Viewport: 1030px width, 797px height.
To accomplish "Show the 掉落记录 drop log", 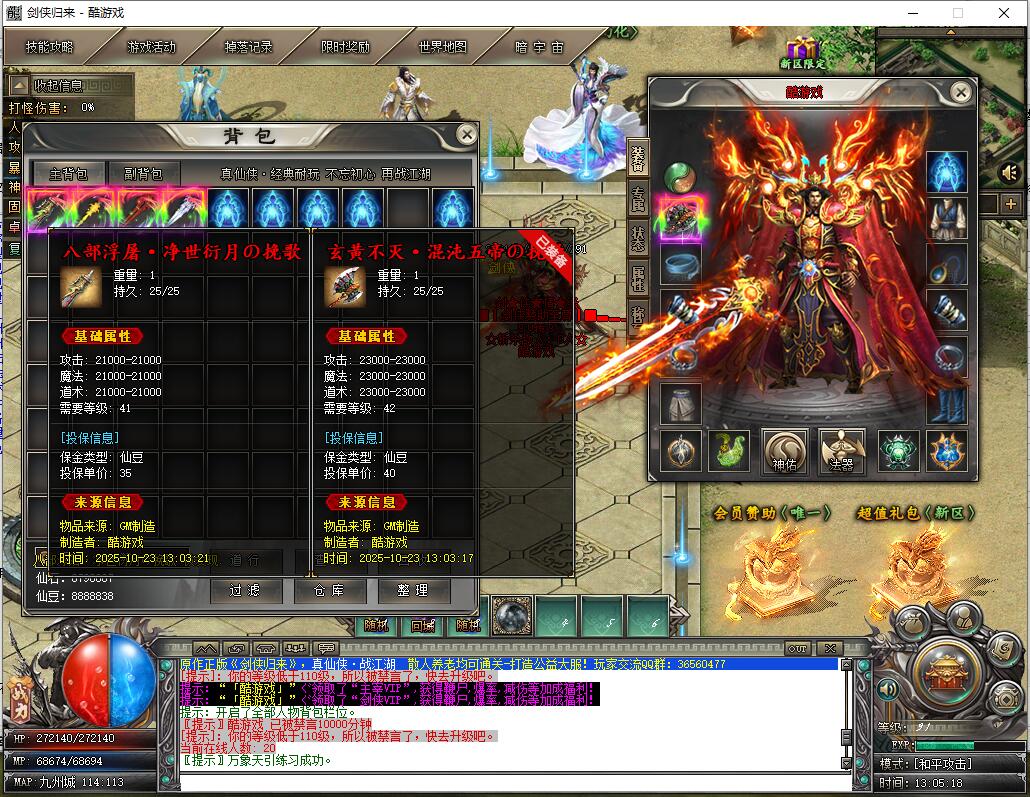I will tap(248, 47).
